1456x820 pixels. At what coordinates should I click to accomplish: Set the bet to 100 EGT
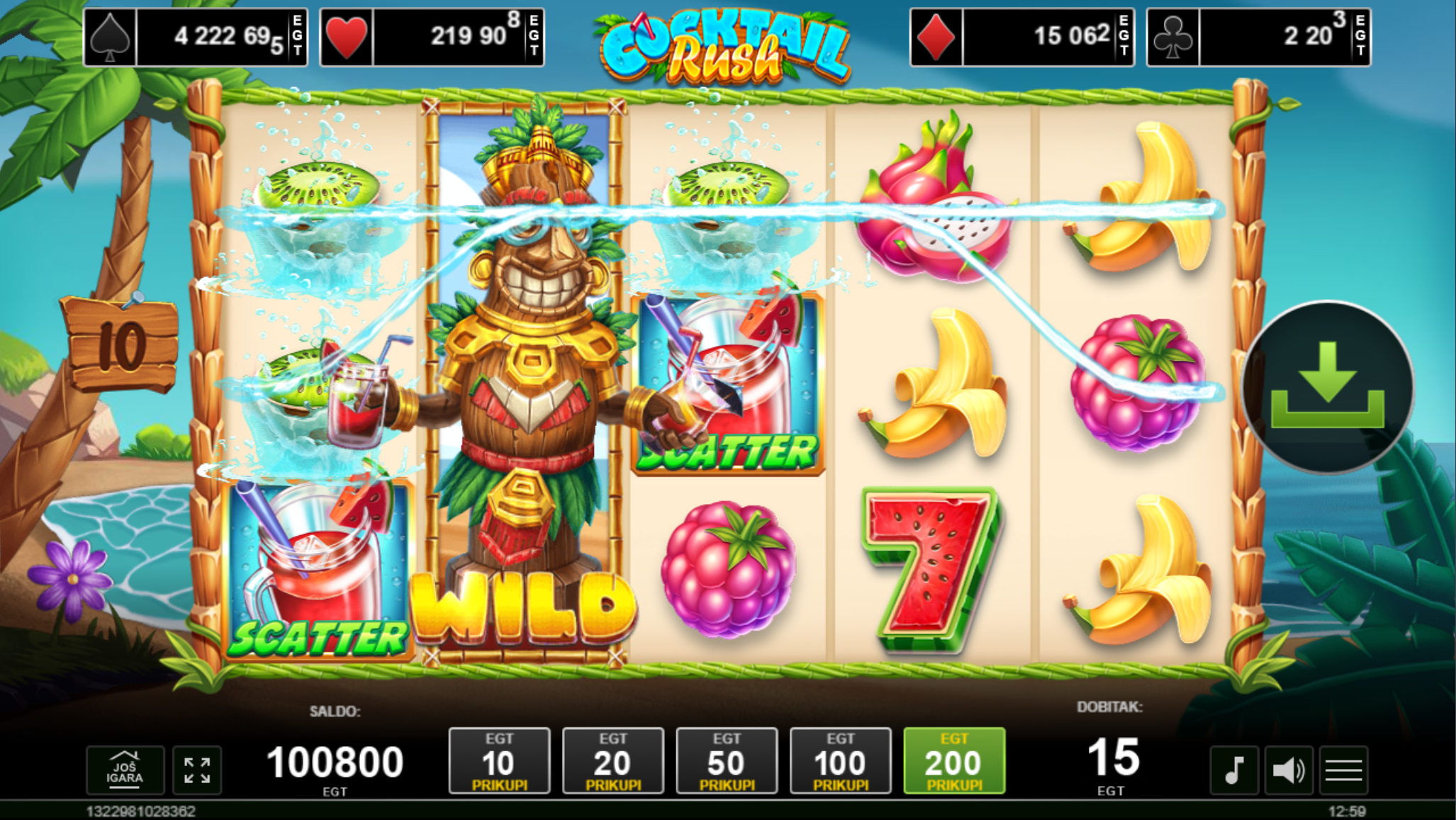point(840,760)
